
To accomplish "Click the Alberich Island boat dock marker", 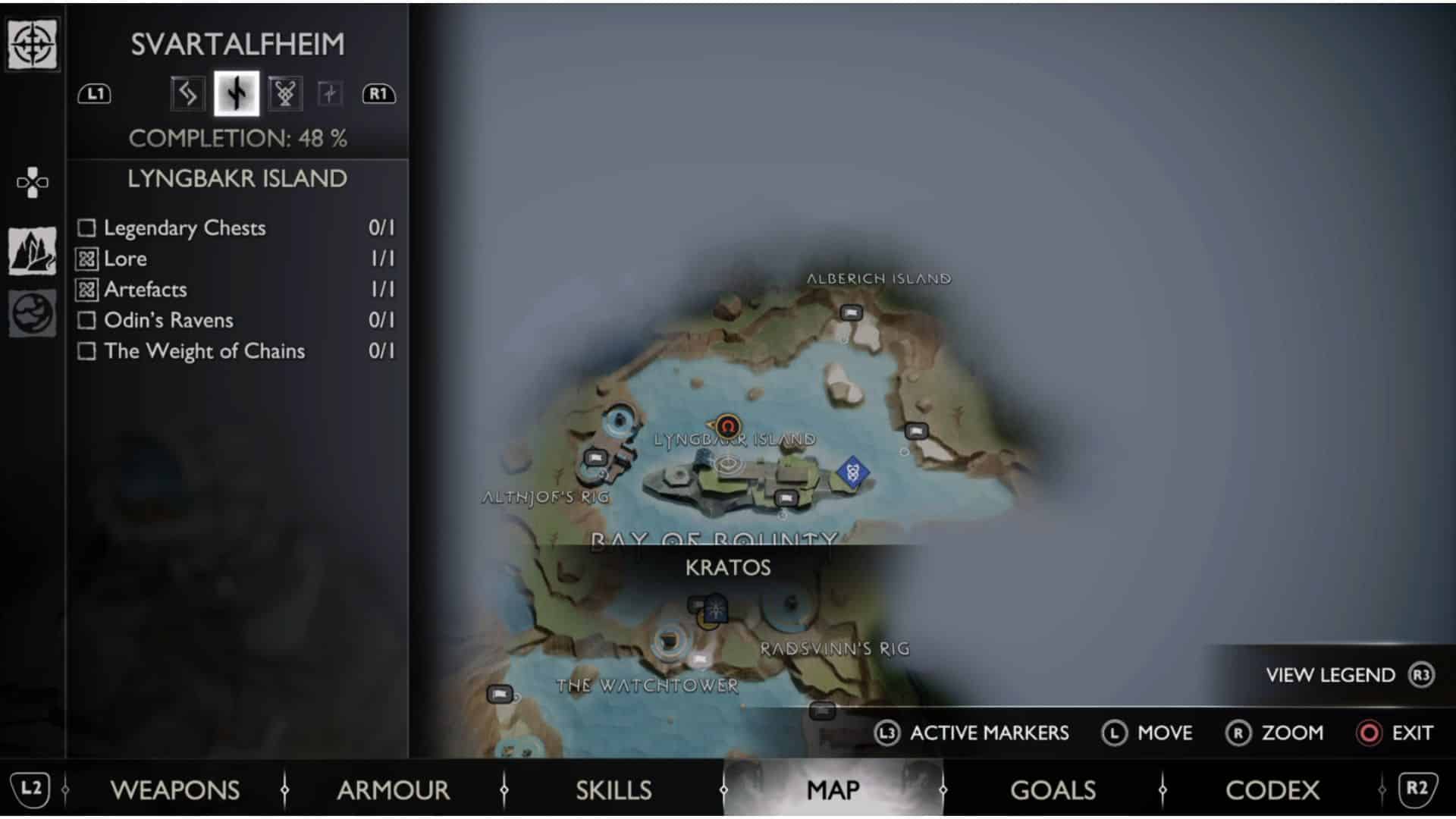I will [851, 312].
